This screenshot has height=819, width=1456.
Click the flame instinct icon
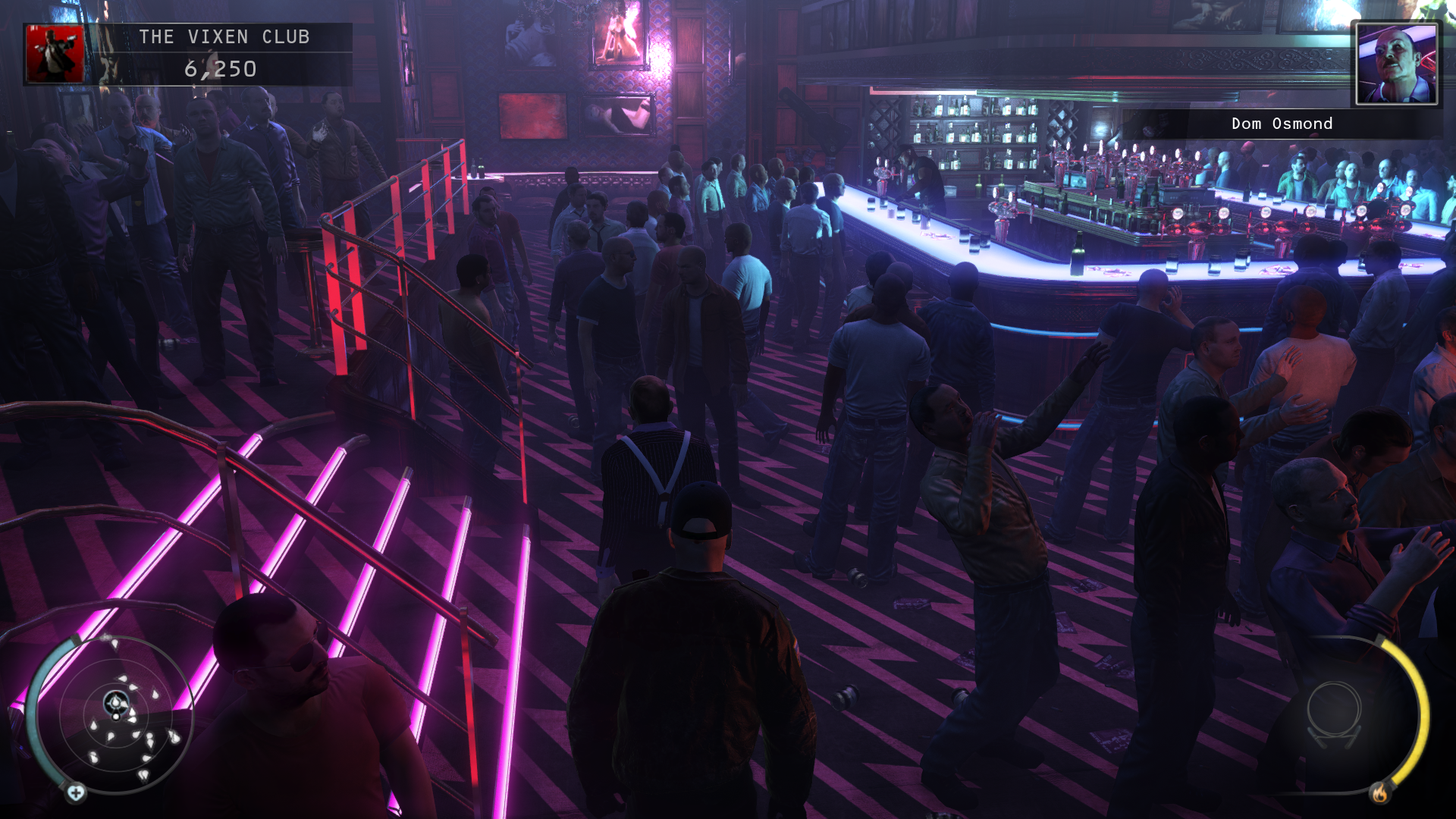click(x=1379, y=793)
